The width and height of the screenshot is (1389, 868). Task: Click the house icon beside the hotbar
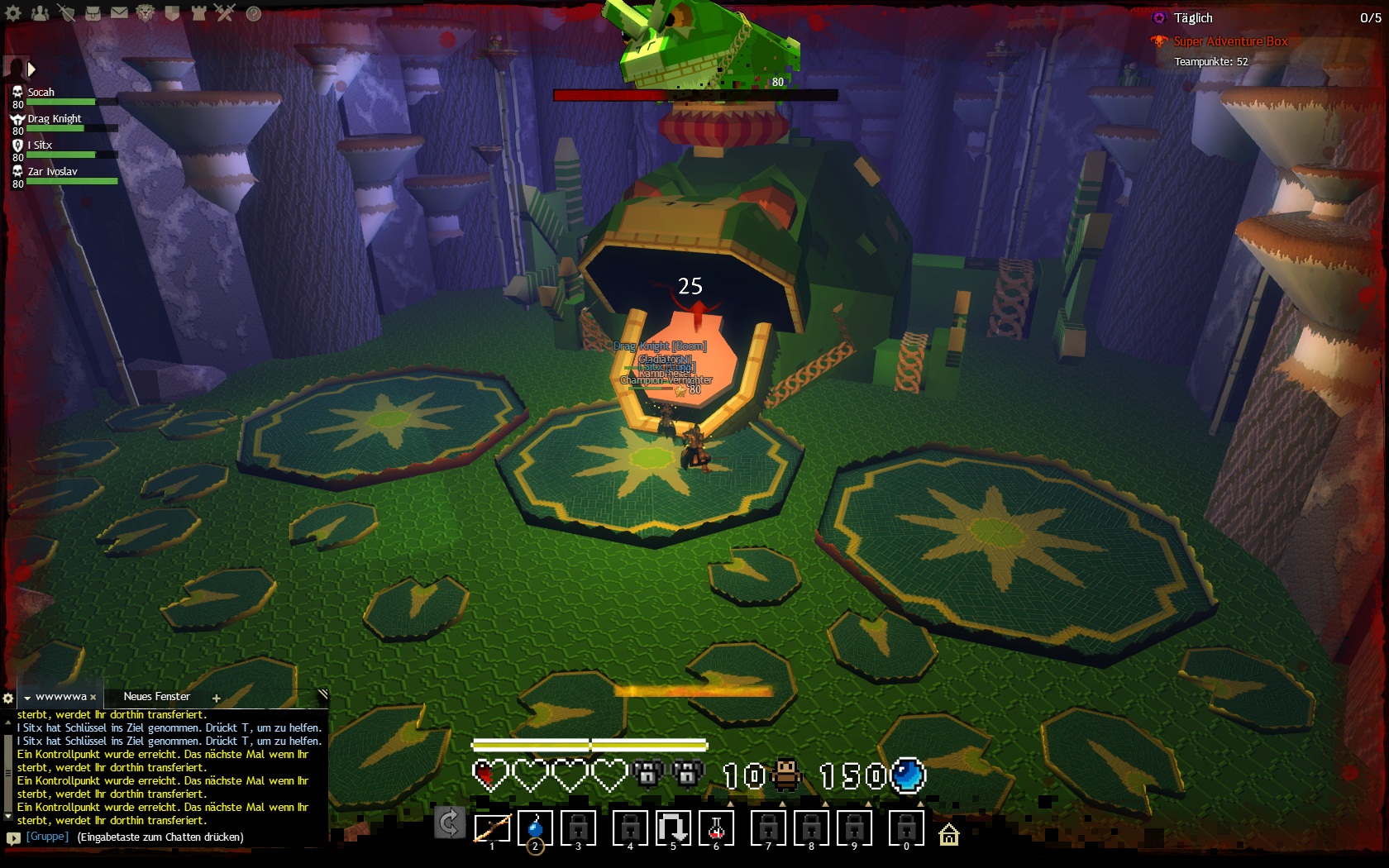point(949,835)
